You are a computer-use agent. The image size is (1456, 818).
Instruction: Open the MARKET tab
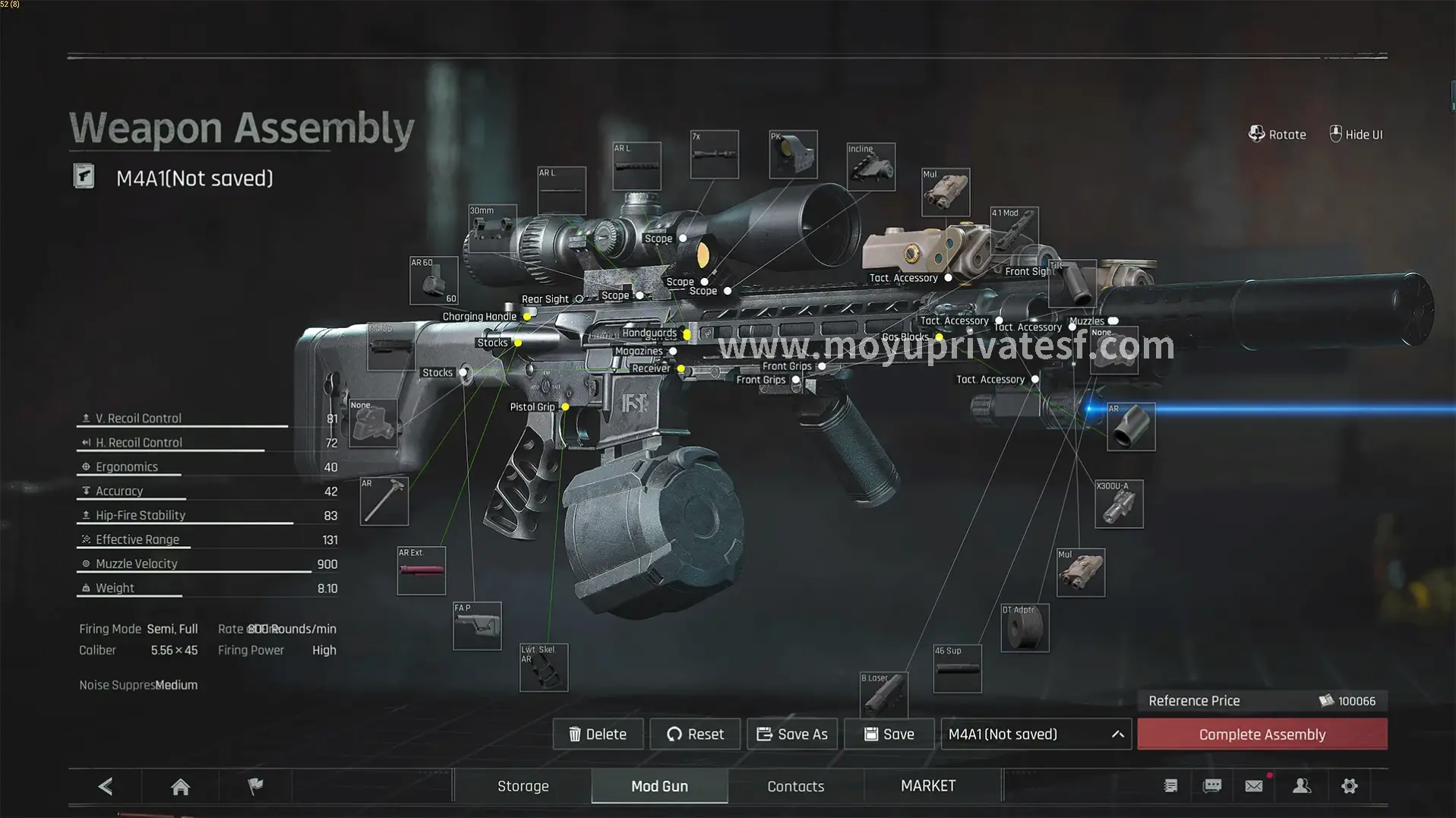click(928, 786)
